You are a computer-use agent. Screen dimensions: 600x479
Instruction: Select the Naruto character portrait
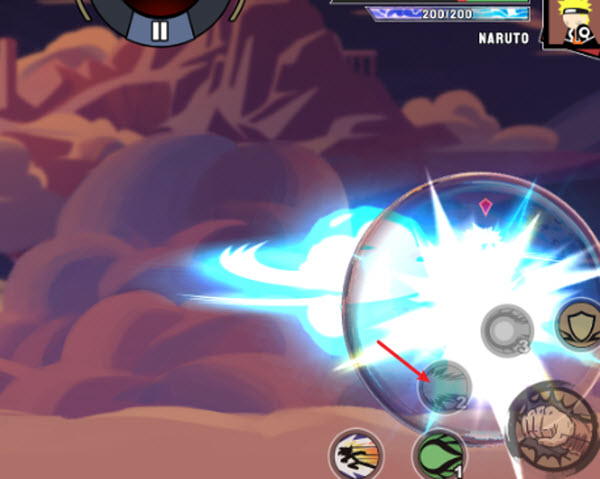[x=573, y=22]
